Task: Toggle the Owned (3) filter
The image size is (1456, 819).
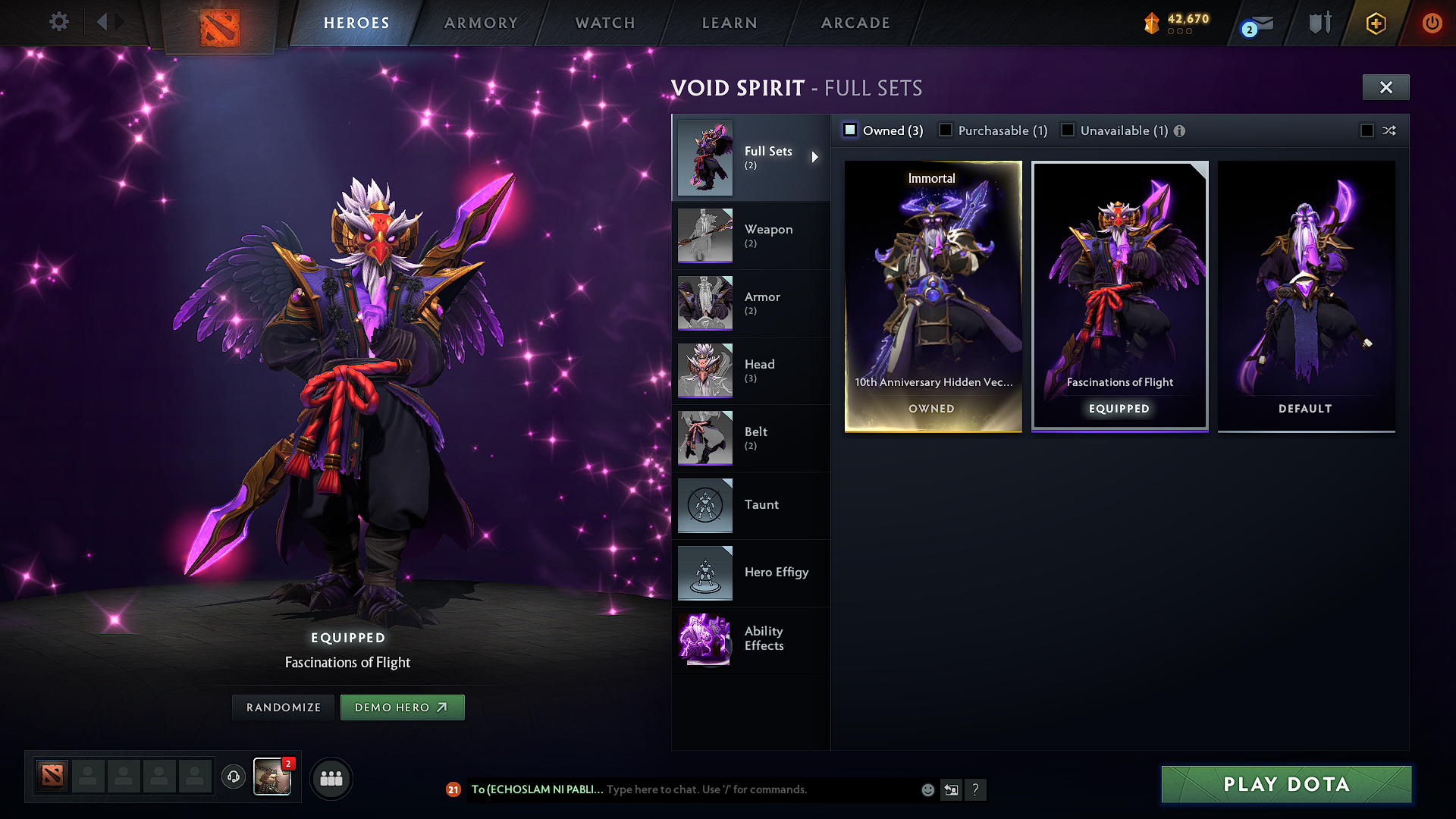Action: point(849,130)
